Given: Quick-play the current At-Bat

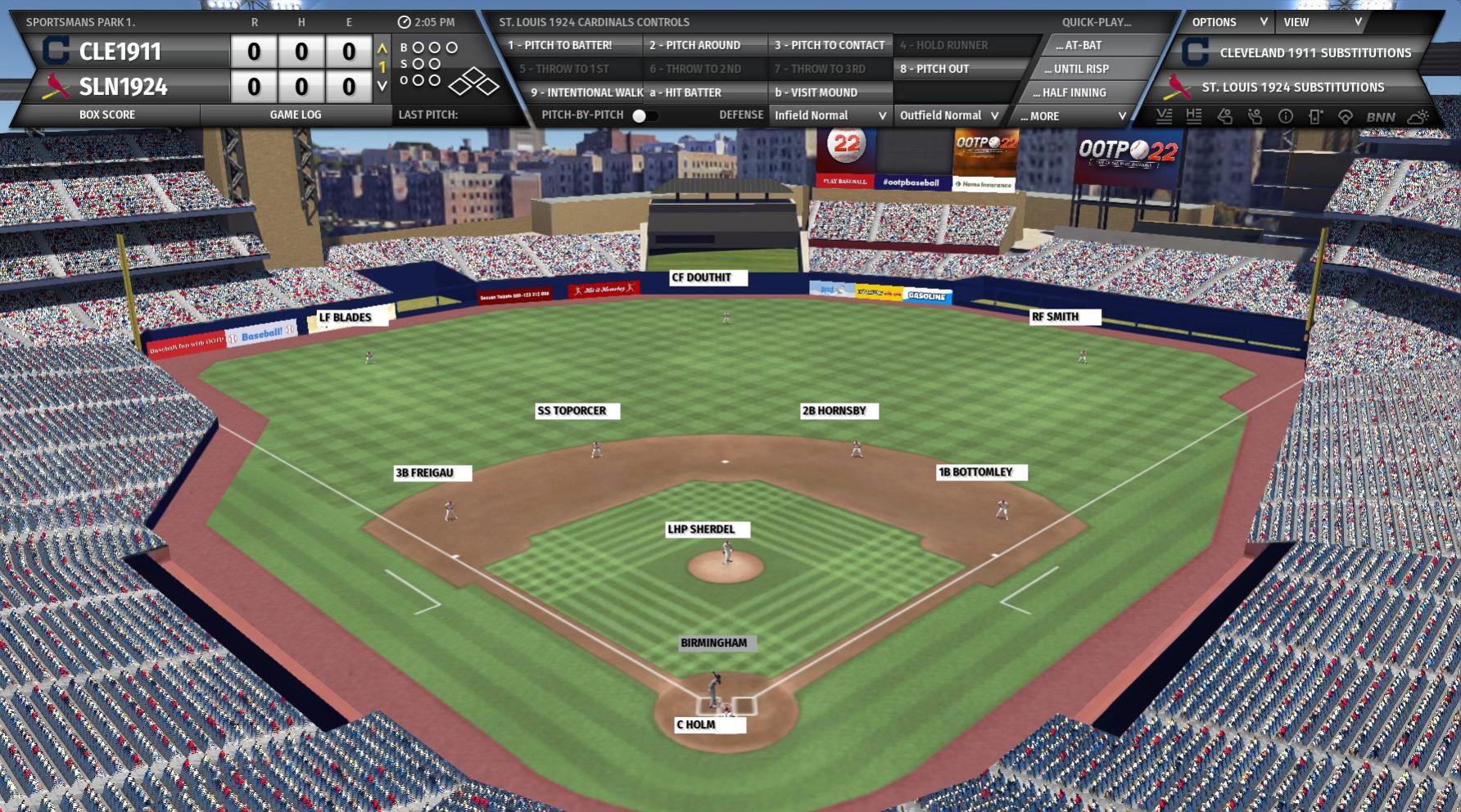Looking at the screenshot, I should click(1083, 45).
